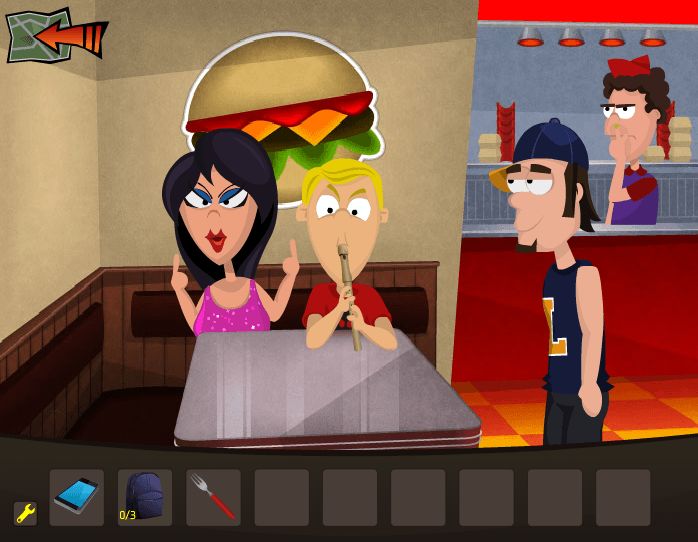Select the smartphone inventory slot
Viewport: 698px width, 542px height.
click(x=77, y=497)
